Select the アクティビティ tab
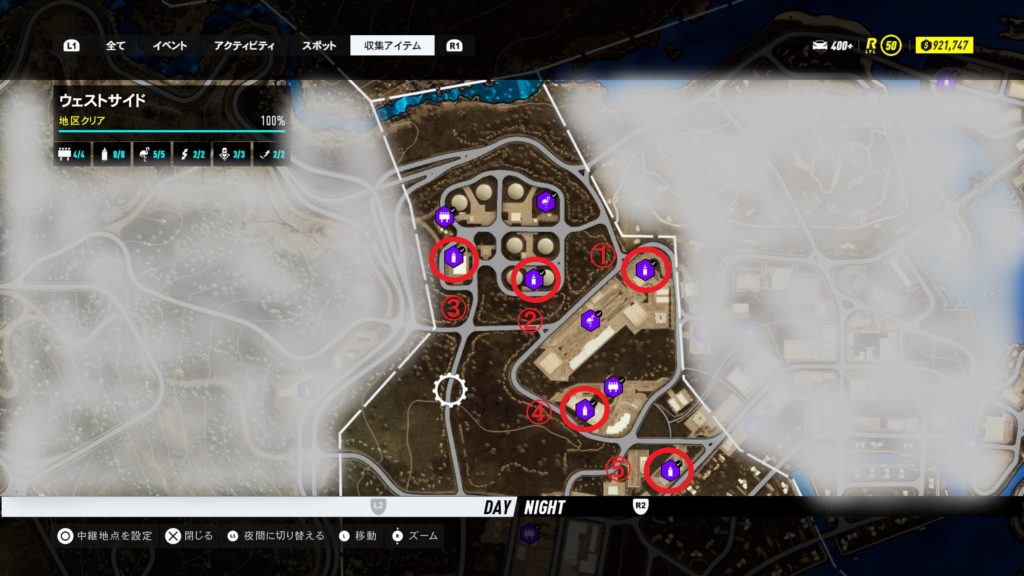This screenshot has height=576, width=1024. (244, 46)
